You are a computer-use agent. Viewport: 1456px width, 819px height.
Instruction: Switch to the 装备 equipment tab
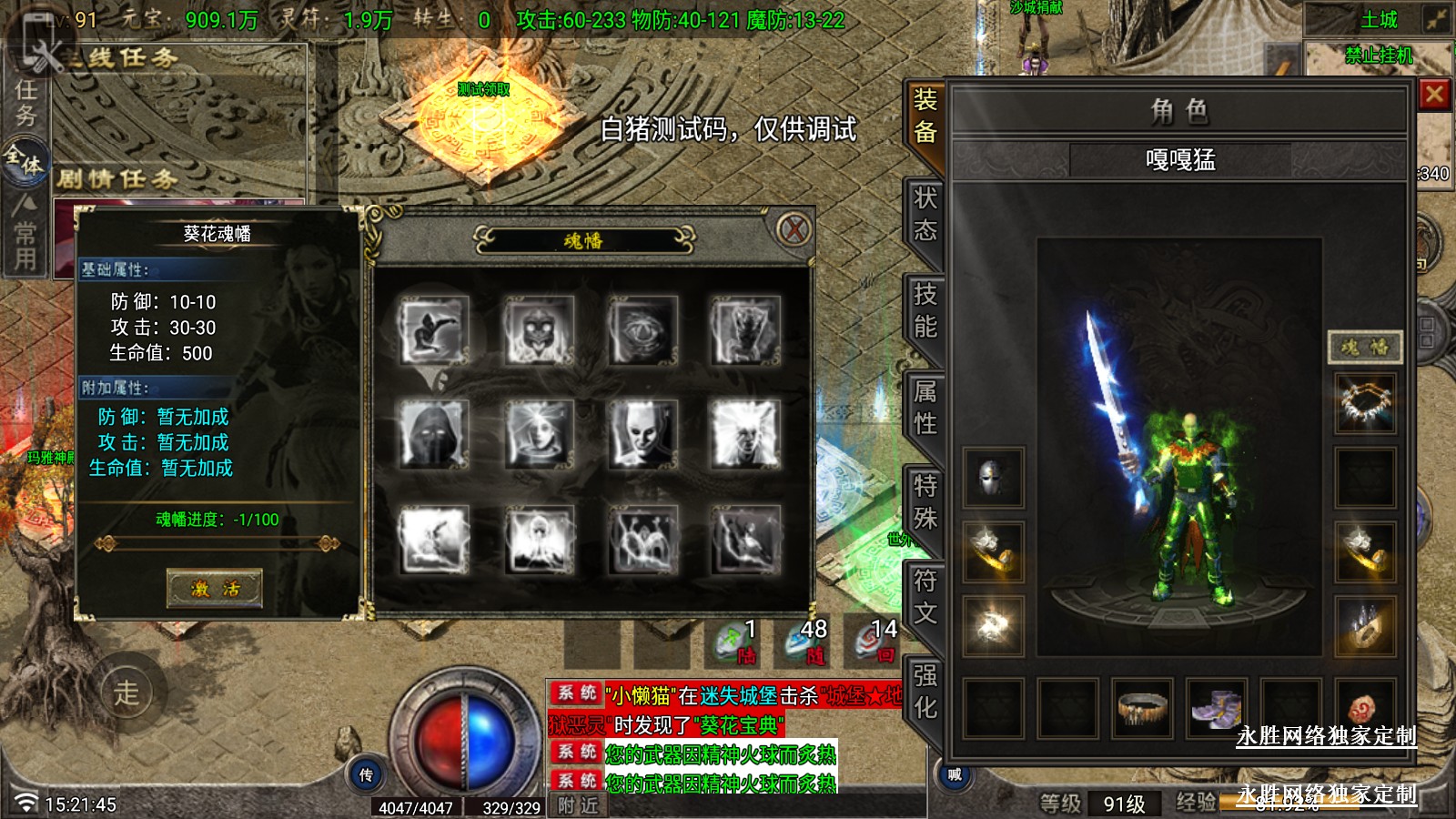(x=925, y=116)
